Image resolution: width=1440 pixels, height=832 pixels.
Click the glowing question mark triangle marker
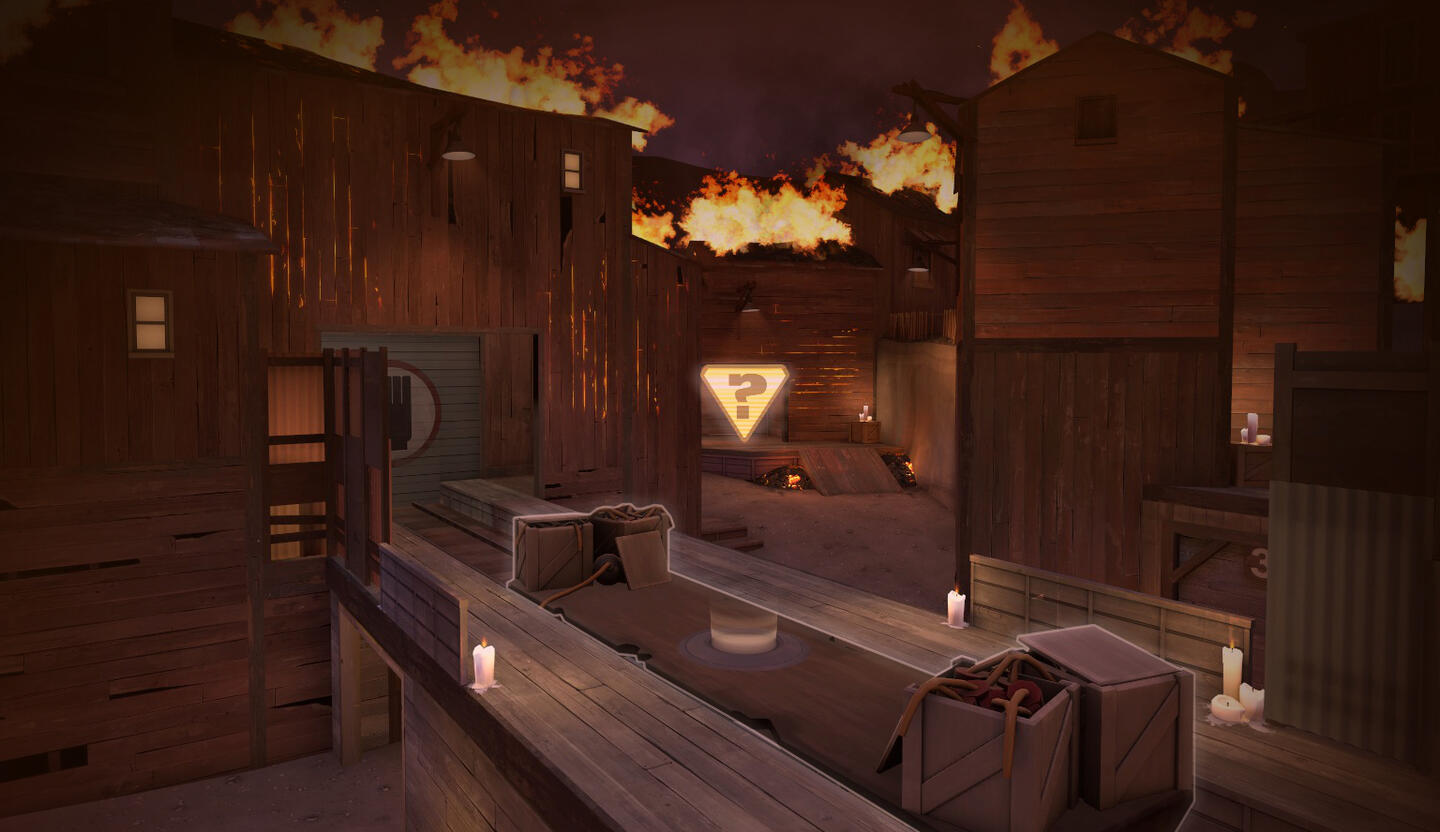tap(744, 397)
